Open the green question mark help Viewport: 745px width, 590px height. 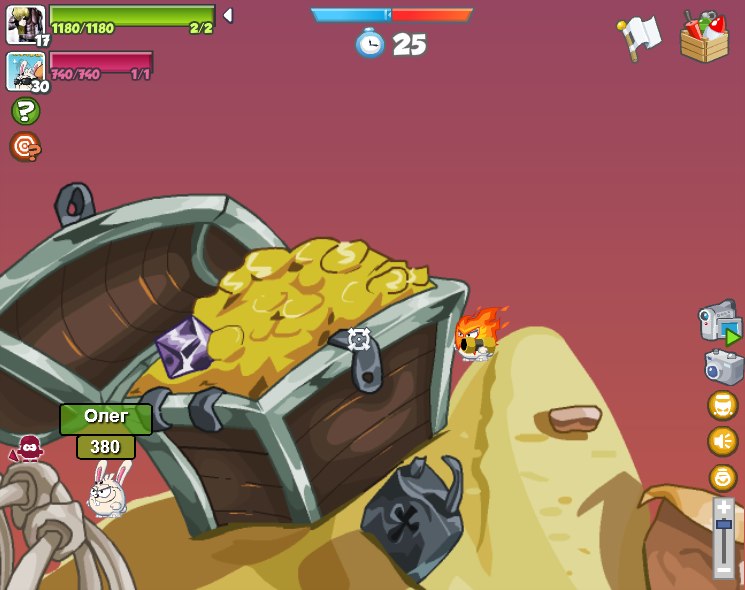point(25,111)
